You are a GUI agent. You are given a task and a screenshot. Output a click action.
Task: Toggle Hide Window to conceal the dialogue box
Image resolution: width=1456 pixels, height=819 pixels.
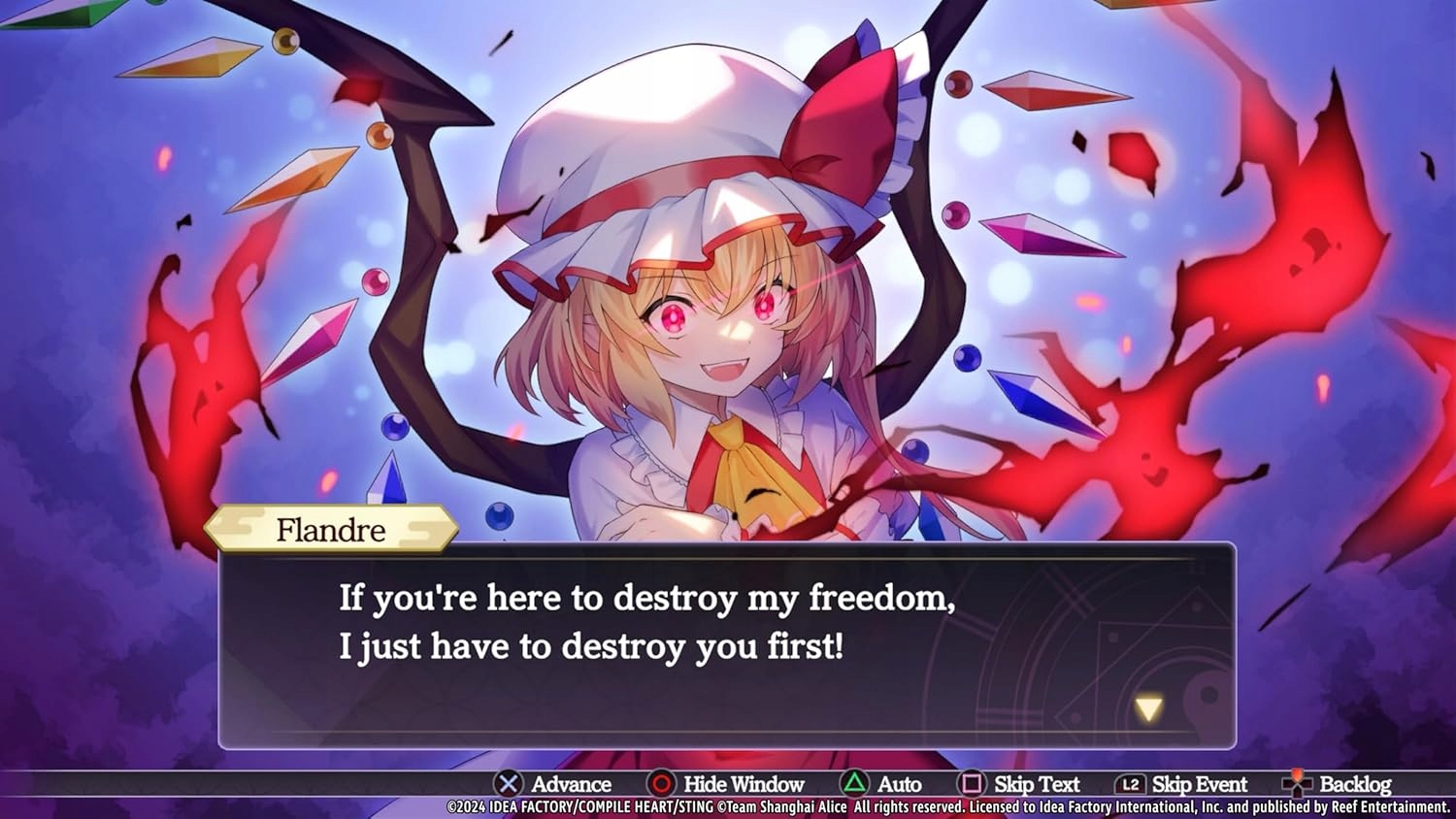pyautogui.click(x=743, y=784)
